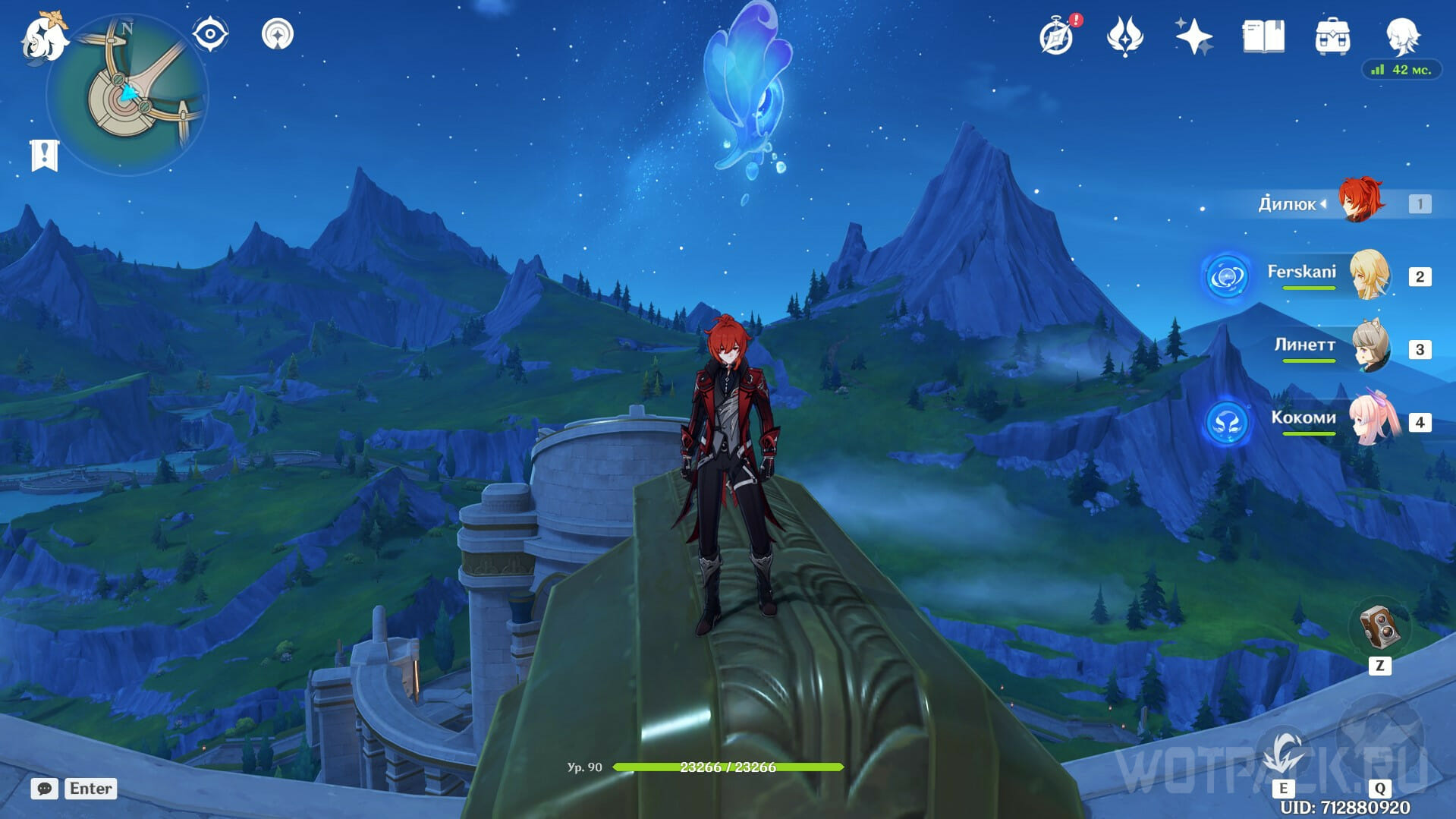Open the inventory backpack icon
The height and width of the screenshot is (819, 1456).
(1332, 36)
